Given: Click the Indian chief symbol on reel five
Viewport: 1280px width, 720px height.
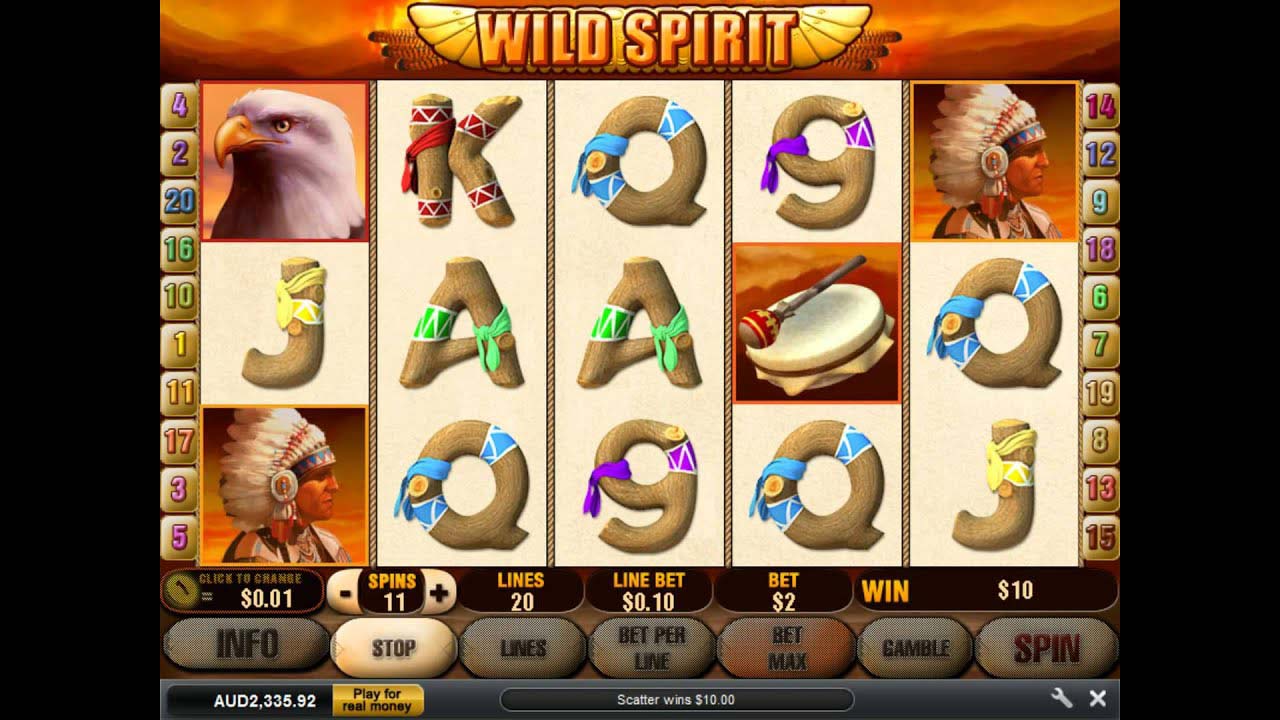Looking at the screenshot, I should point(994,160).
